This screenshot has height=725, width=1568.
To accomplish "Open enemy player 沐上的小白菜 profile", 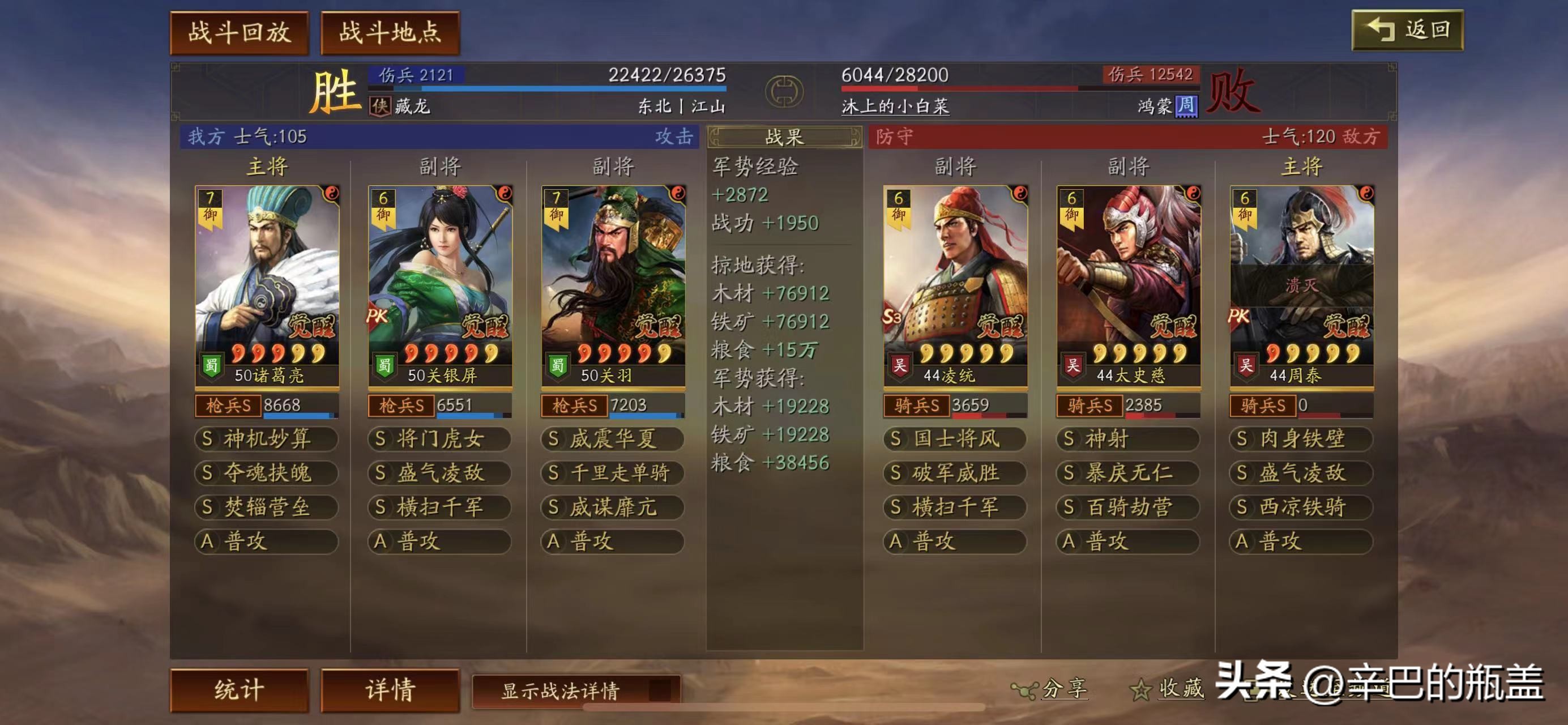I will pos(894,106).
